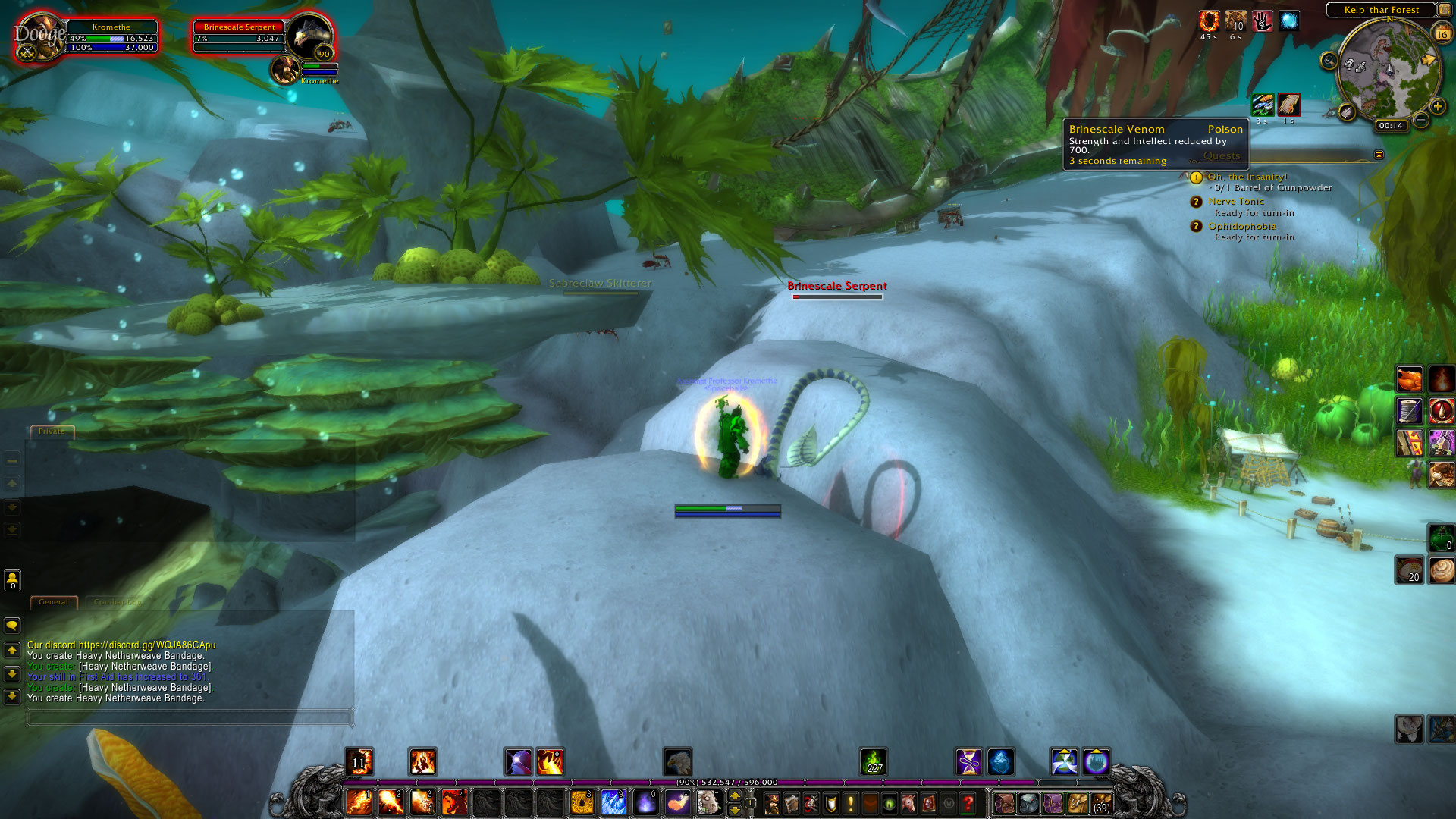Open the minimap tracking magnifier button

pyautogui.click(x=1329, y=61)
